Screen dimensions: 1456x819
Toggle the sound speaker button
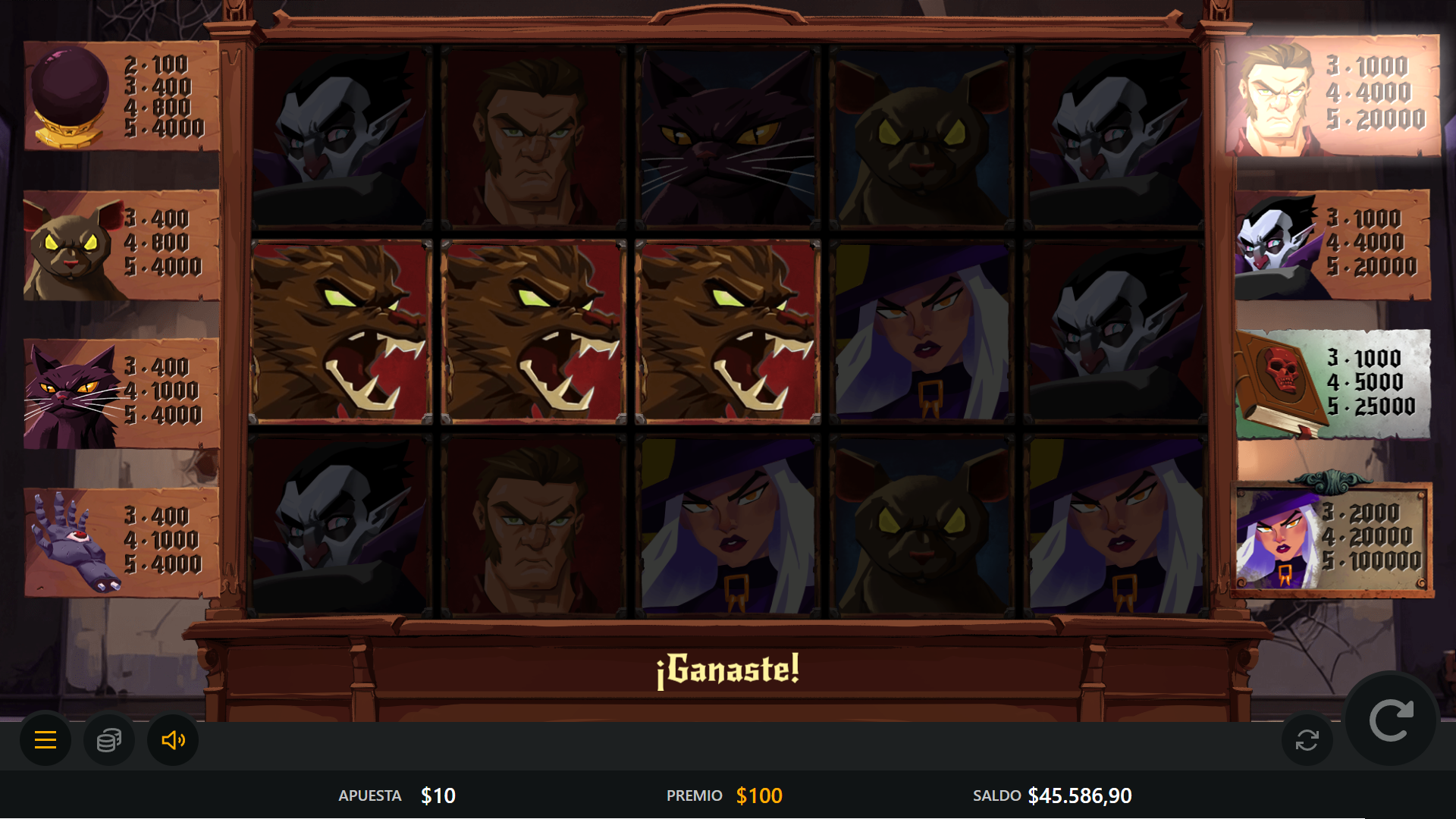pos(173,739)
